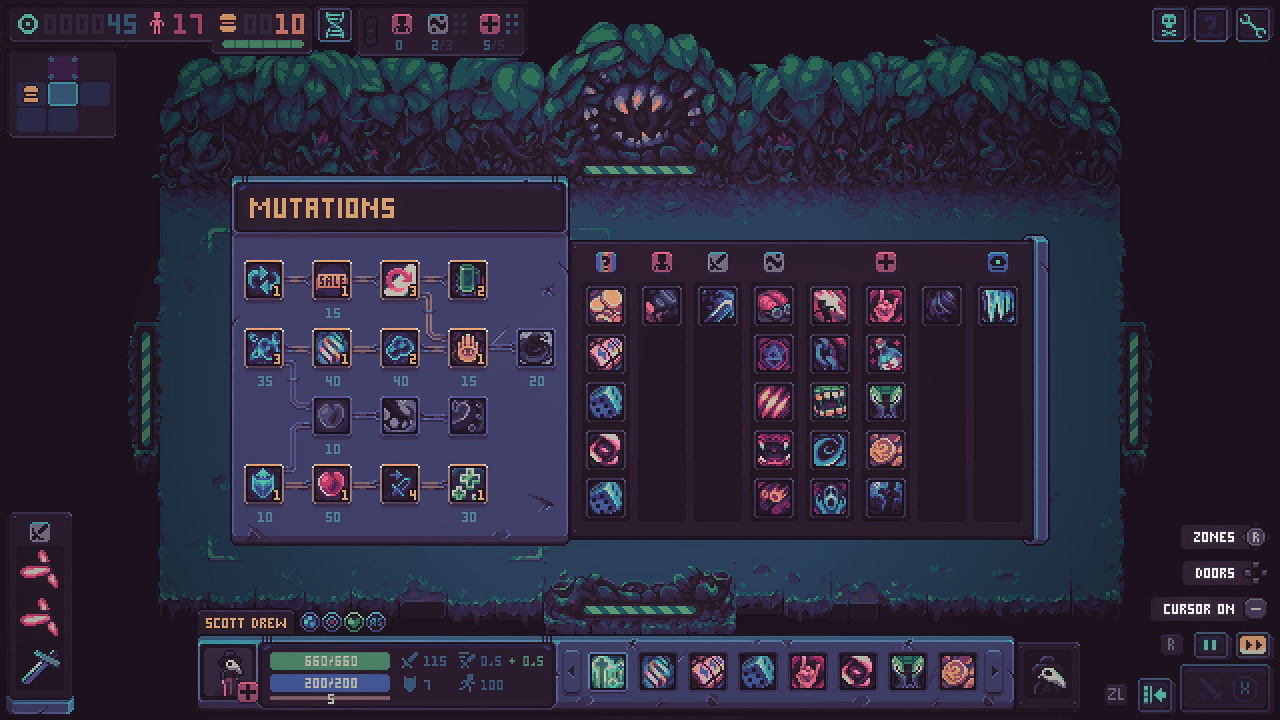The width and height of the screenshot is (1280, 720).
Task: Select the DNA hourglass icon in the top bar
Action: coord(334,25)
